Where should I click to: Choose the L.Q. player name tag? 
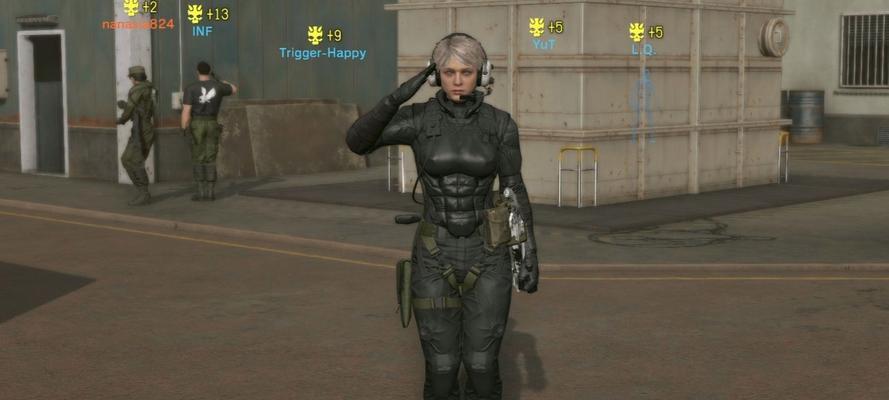tap(642, 49)
